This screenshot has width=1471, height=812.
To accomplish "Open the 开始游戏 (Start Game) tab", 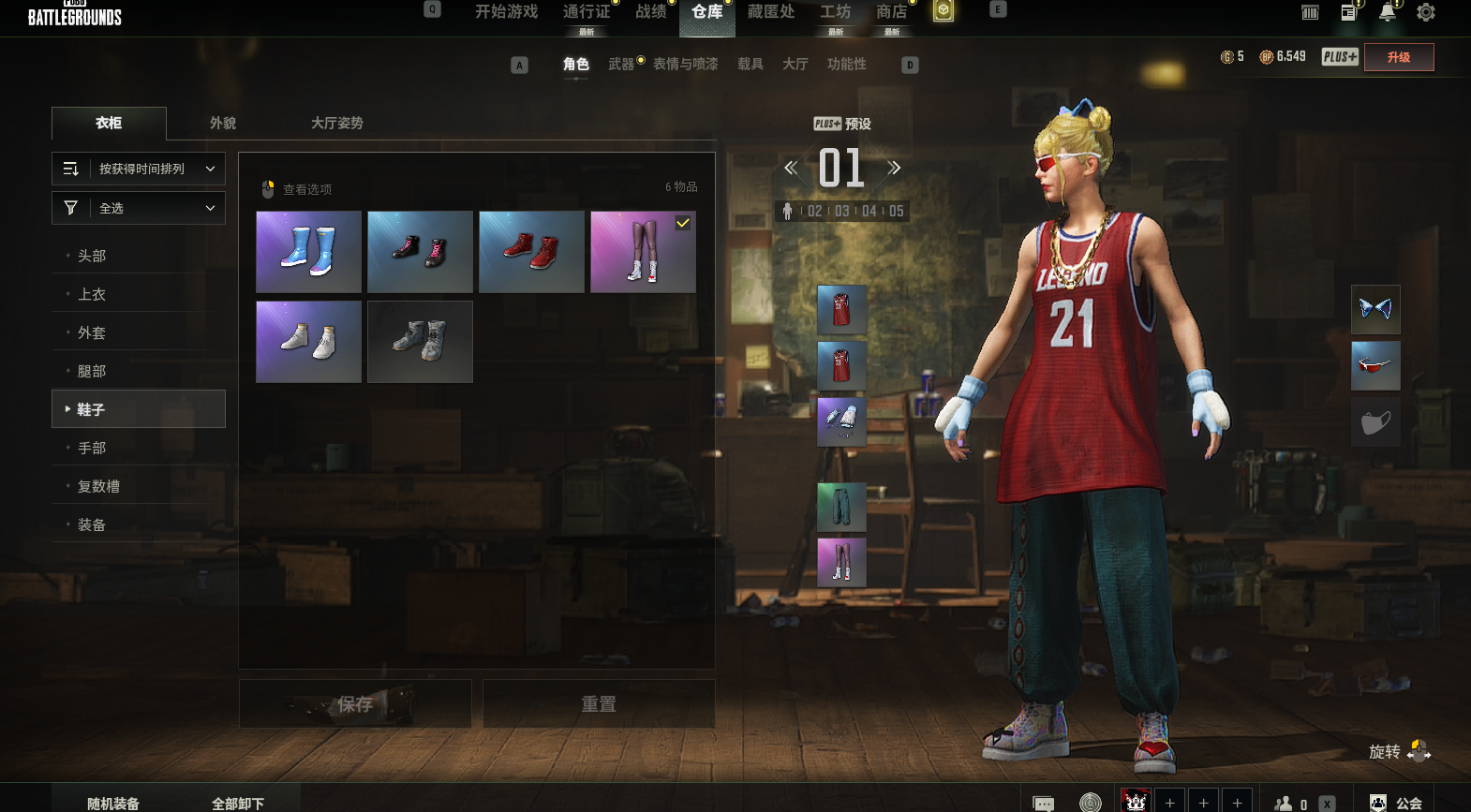I will [x=506, y=12].
